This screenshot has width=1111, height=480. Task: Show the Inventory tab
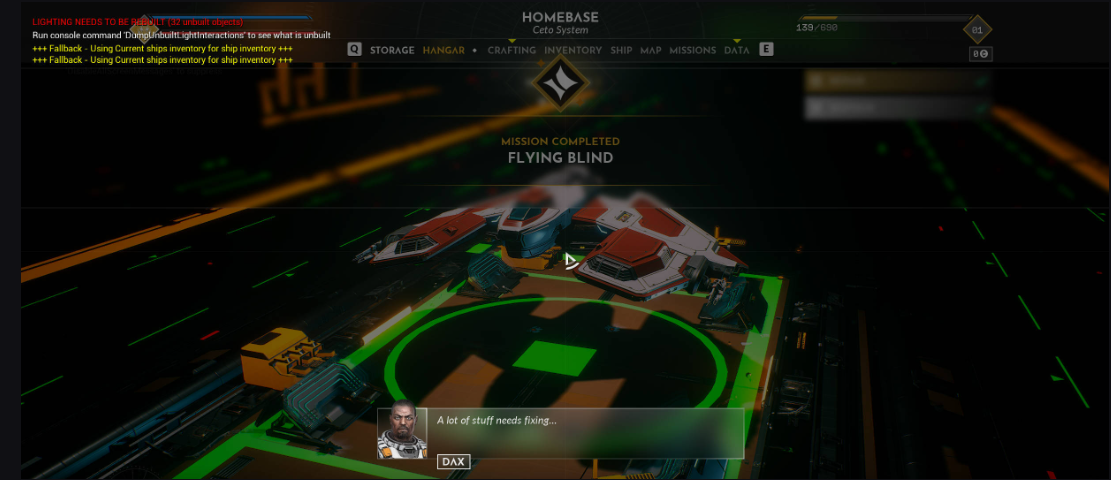click(573, 50)
